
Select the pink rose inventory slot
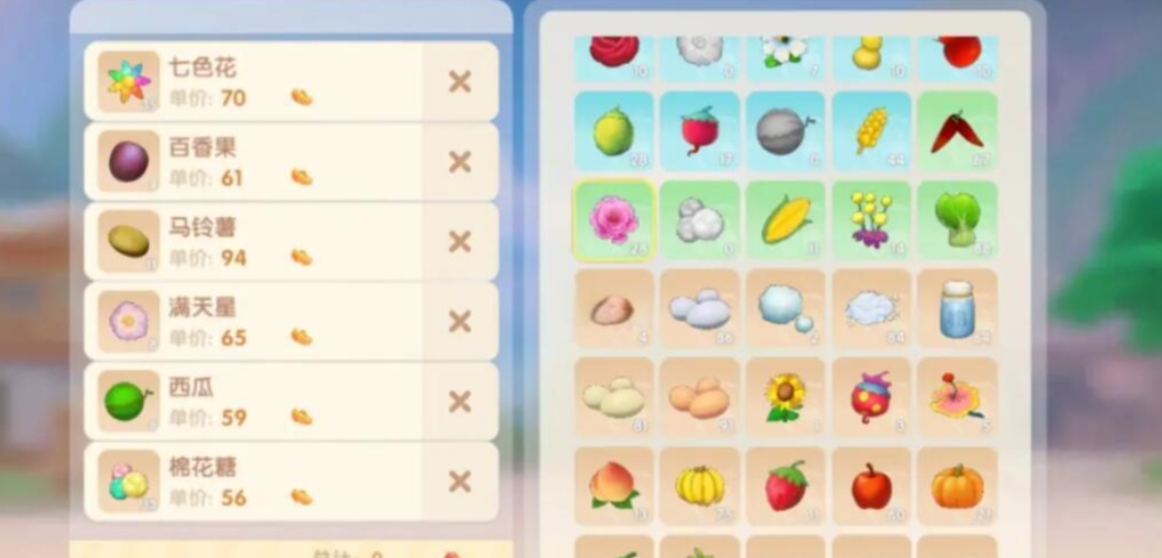pos(613,220)
